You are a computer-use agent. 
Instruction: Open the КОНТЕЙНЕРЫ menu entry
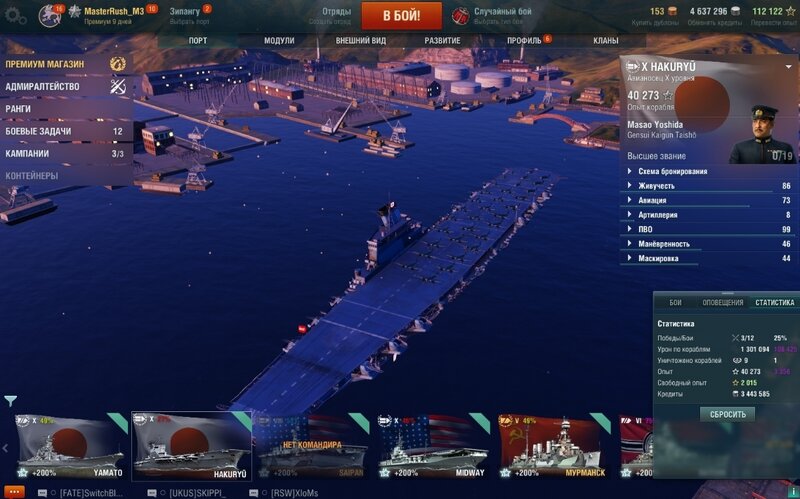pyautogui.click(x=31, y=176)
